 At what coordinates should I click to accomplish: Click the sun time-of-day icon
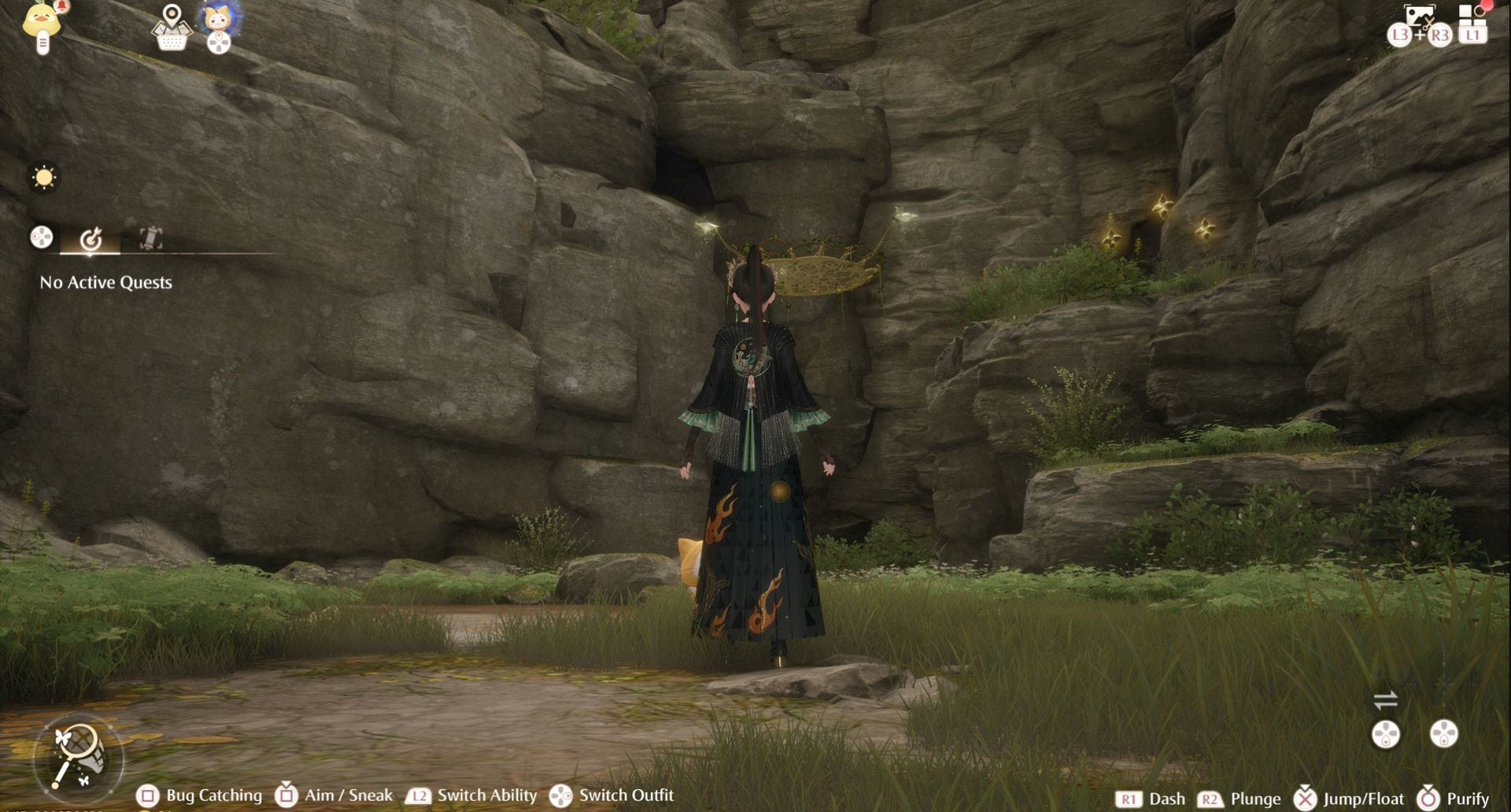pos(44,178)
